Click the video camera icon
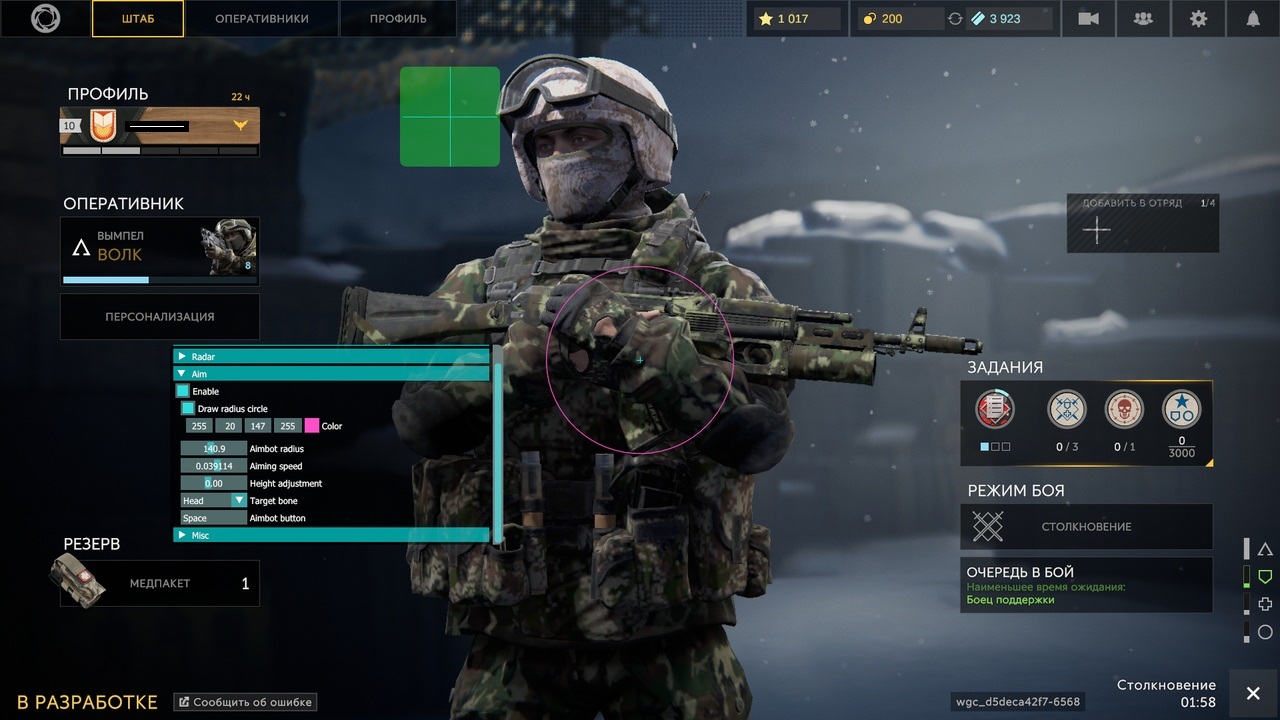The height and width of the screenshot is (720, 1280). [x=1088, y=19]
